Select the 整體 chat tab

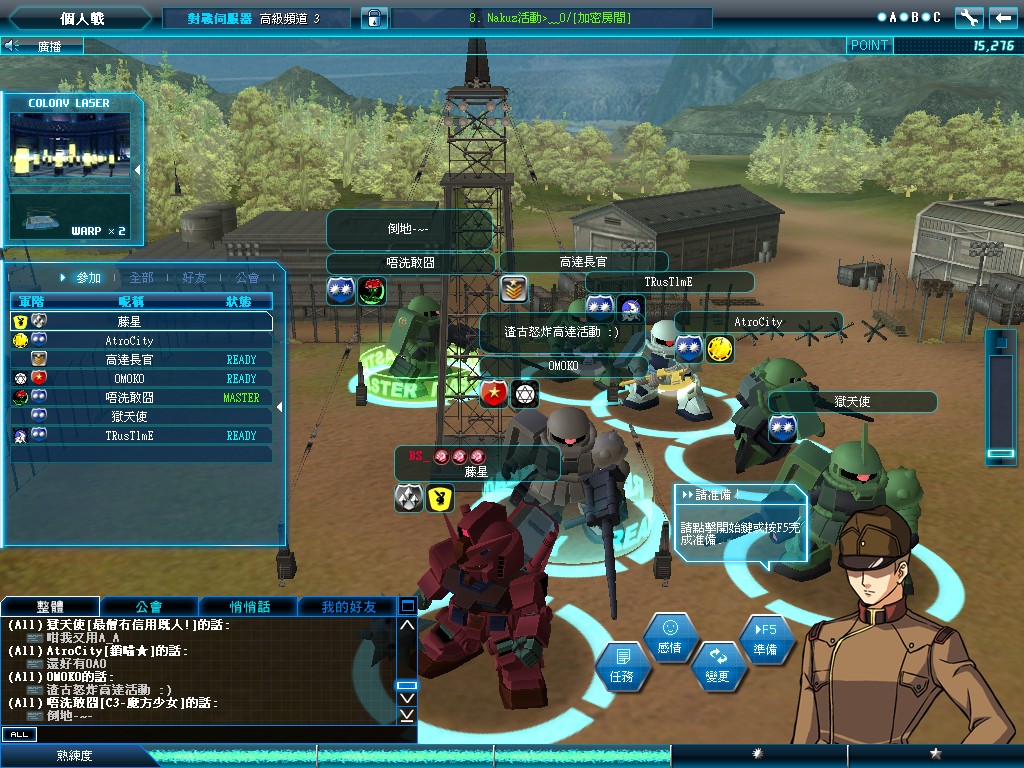coord(50,607)
